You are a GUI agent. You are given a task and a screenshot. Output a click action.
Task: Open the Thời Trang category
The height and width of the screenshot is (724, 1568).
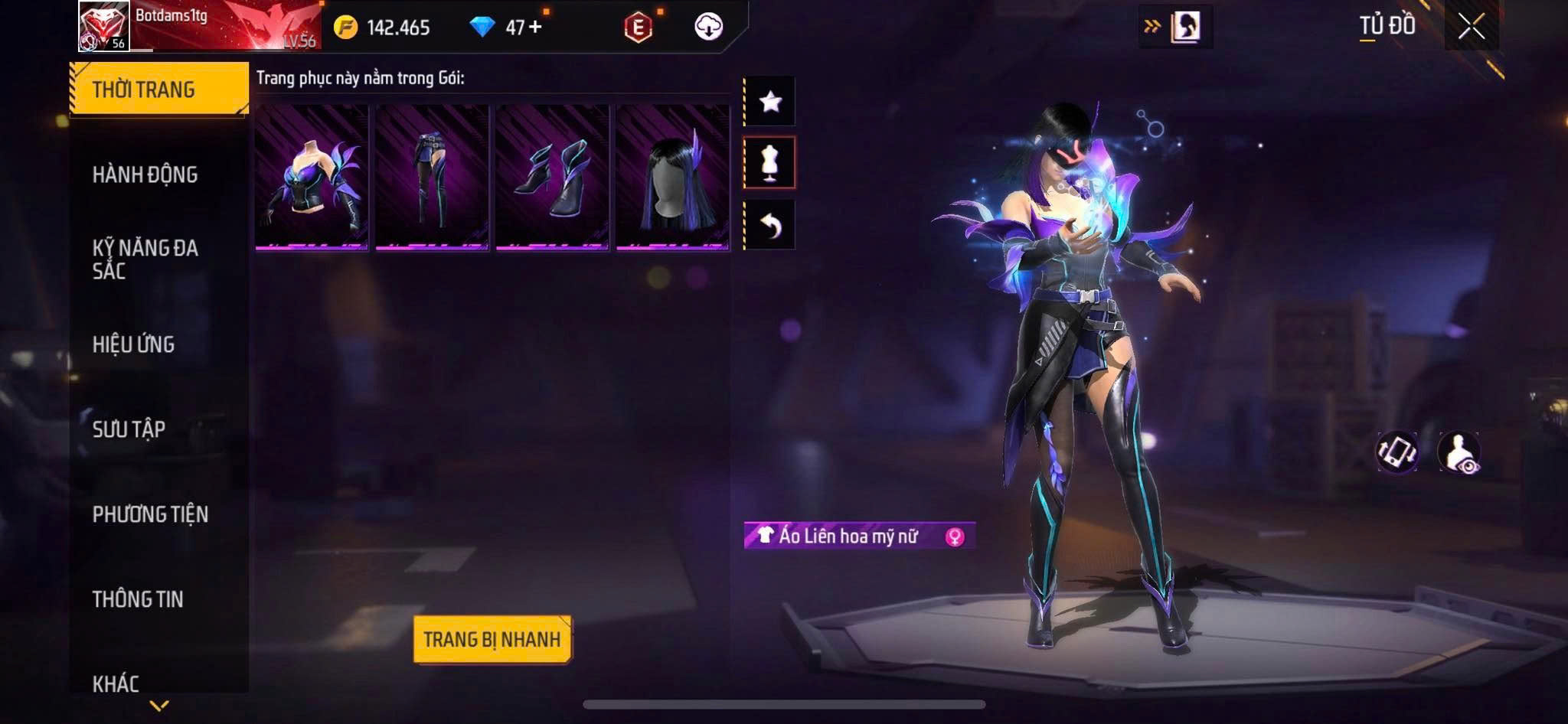point(158,90)
